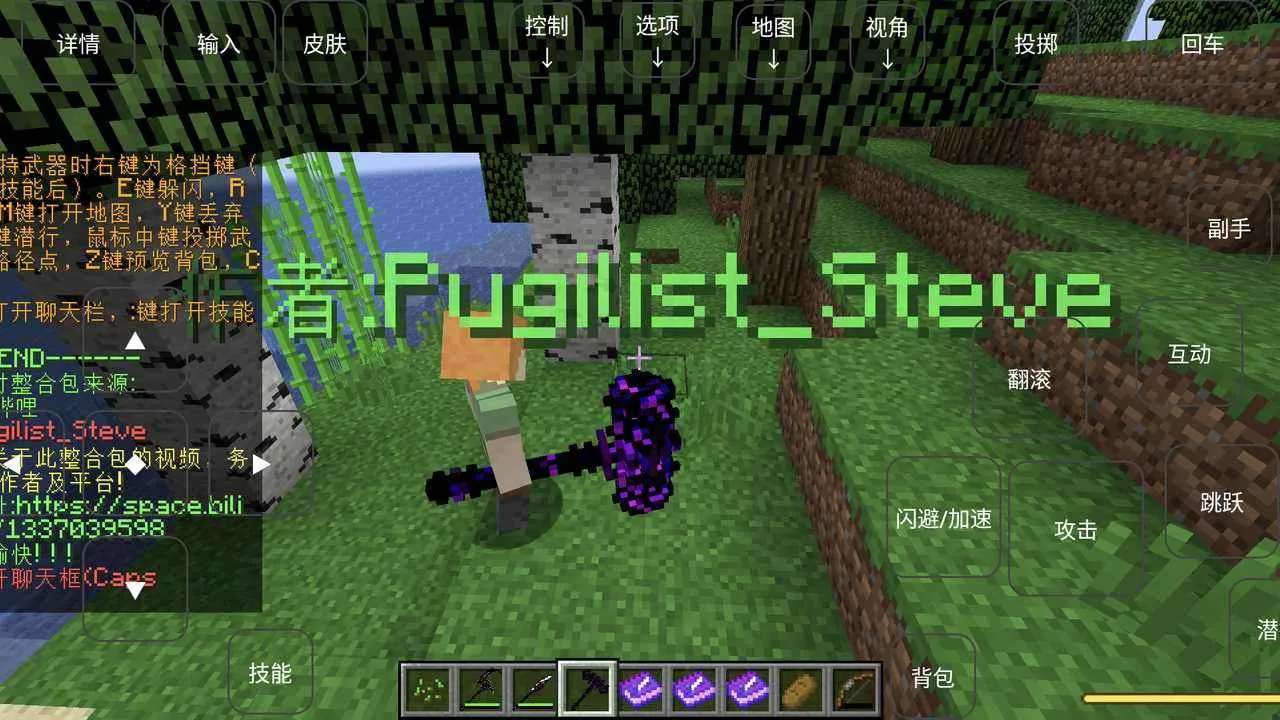Open the 背包 inventory button
Image resolution: width=1280 pixels, height=720 pixels.
tap(931, 678)
